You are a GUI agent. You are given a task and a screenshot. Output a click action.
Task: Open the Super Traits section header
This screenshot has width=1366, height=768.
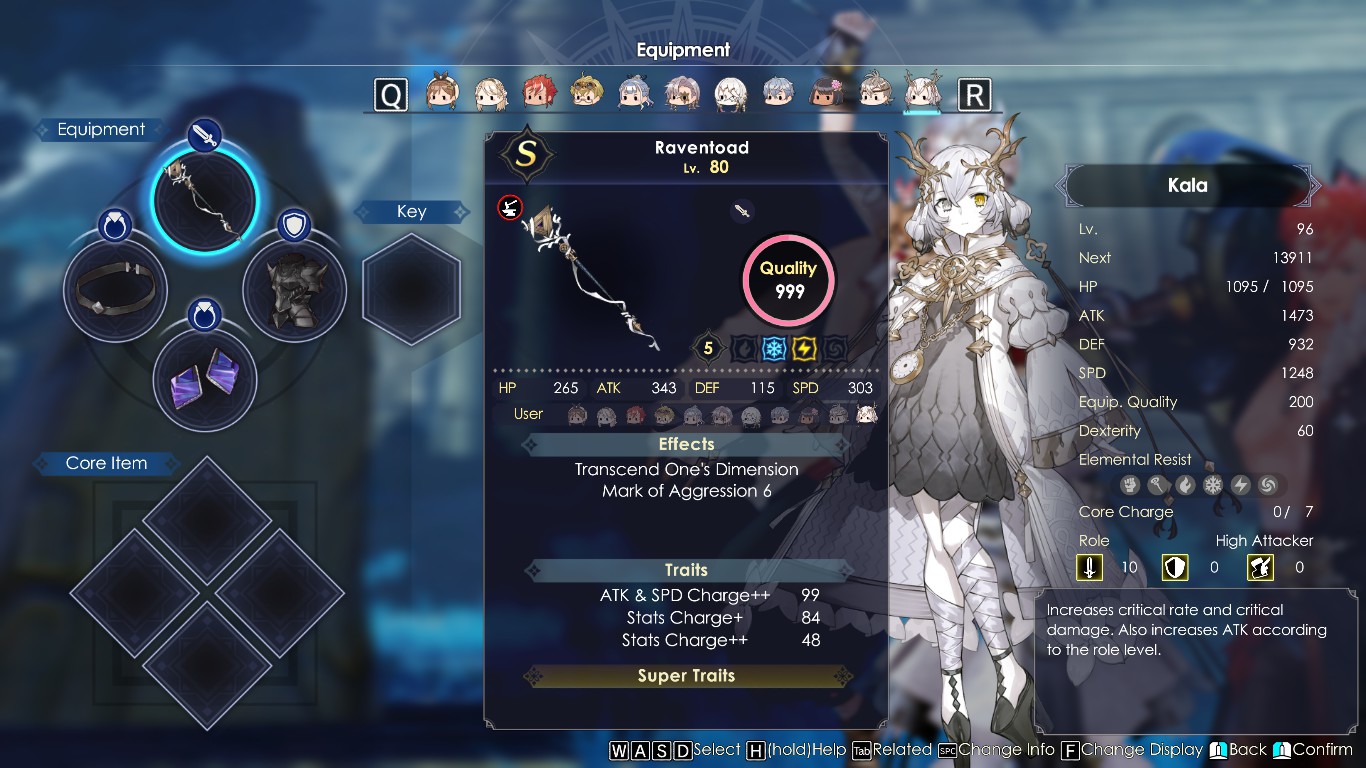686,676
